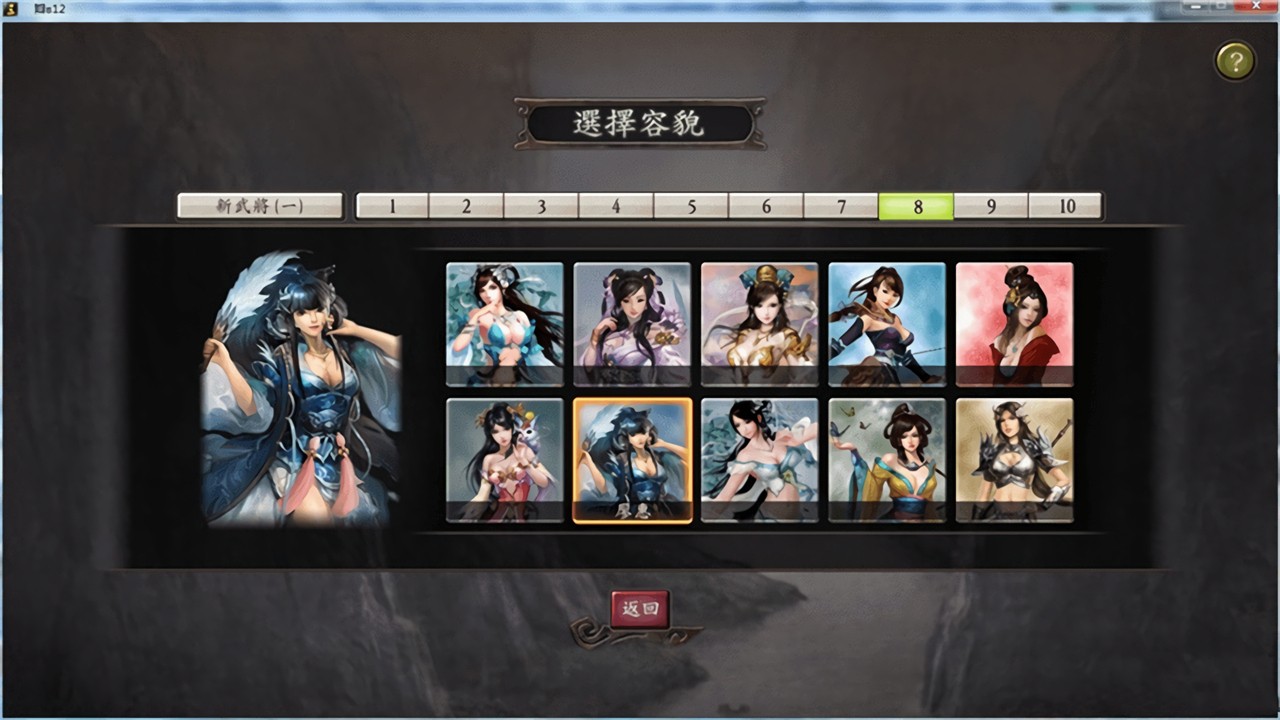Click the 返回 return button
This screenshot has width=1280, height=720.
pos(640,609)
